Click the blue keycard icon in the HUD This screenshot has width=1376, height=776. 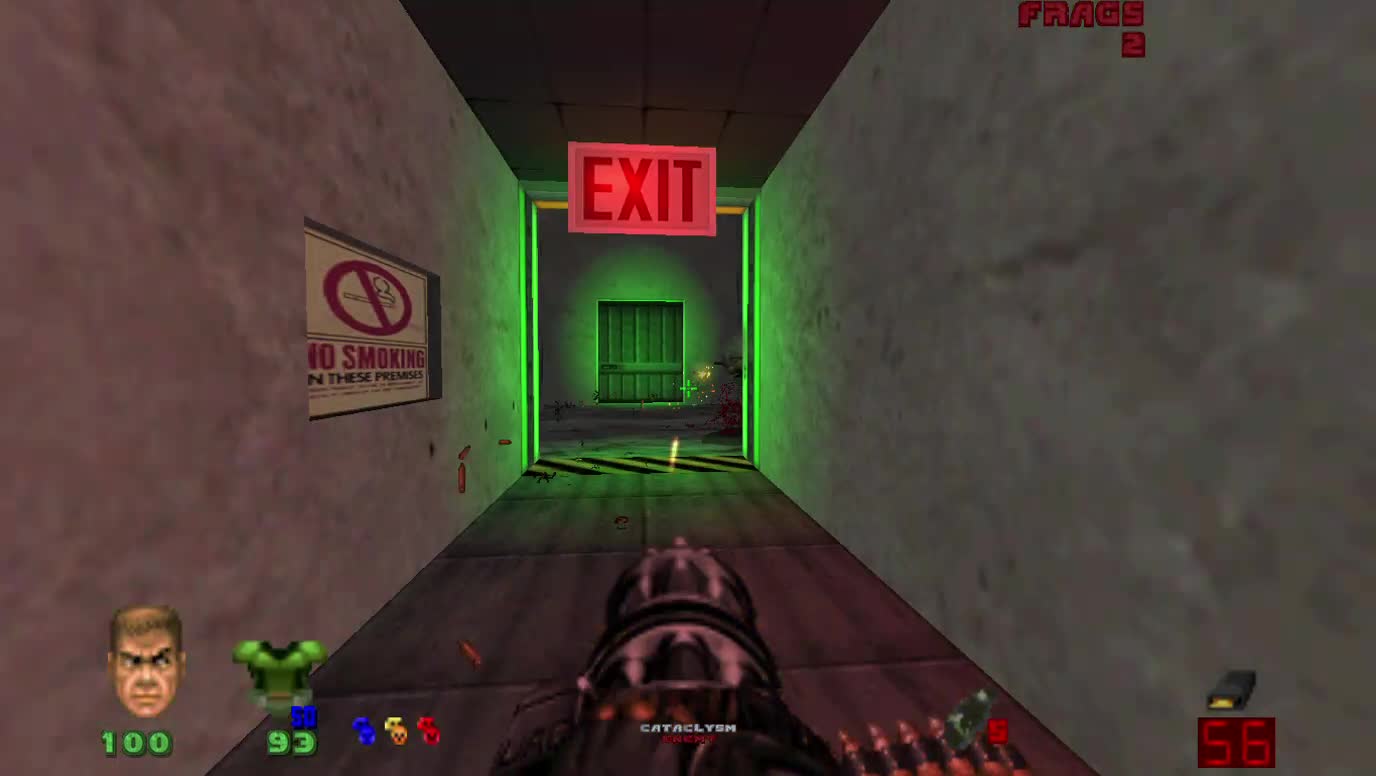coord(361,730)
